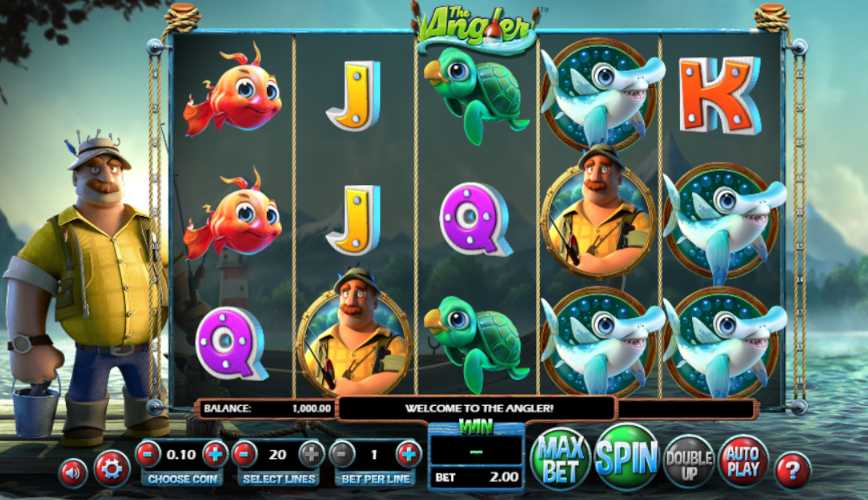Viewport: 868px width, 500px height.
Task: Increase the number of selected lines
Action: point(311,454)
